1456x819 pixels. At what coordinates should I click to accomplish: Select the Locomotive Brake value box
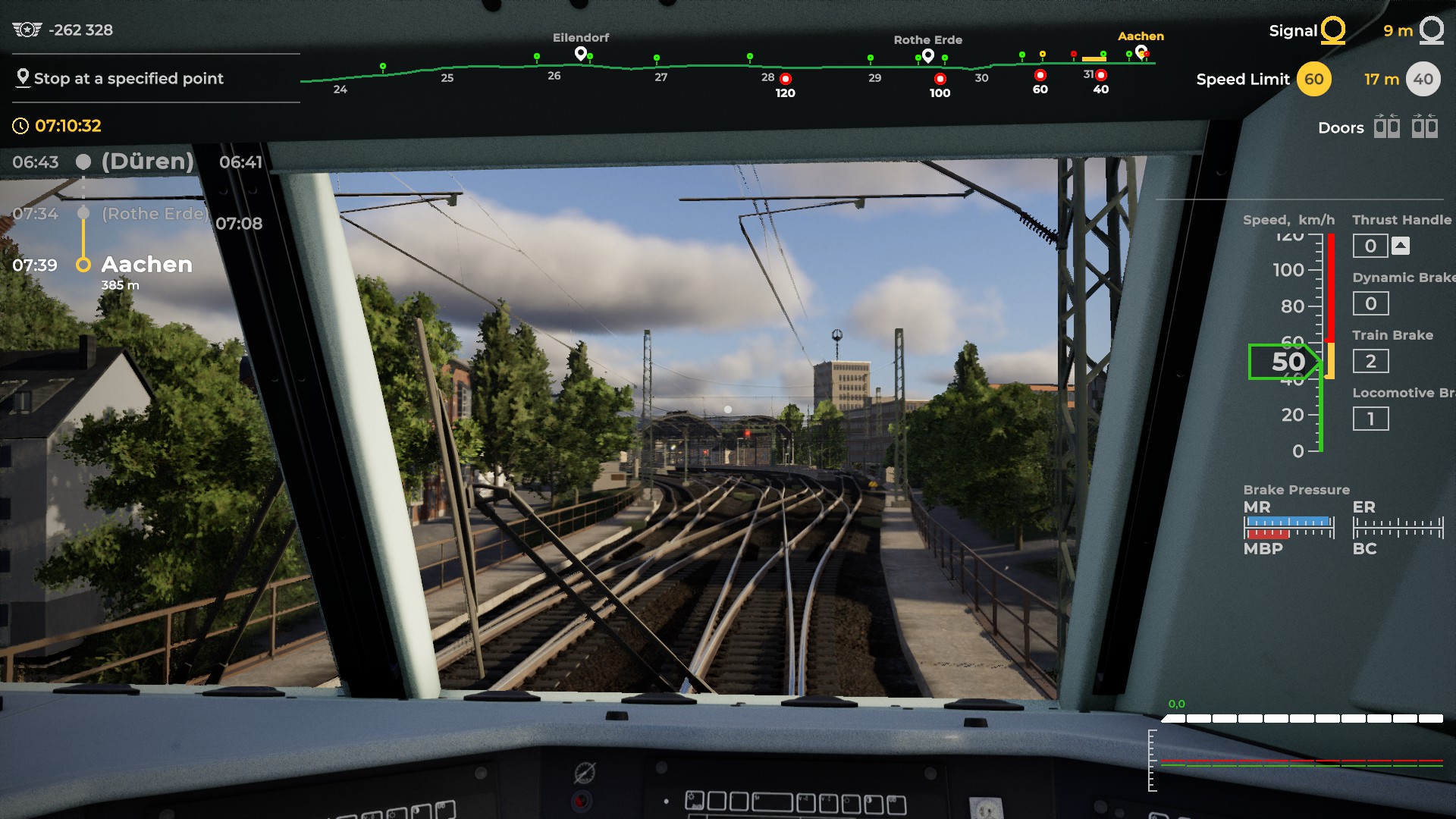coord(1370,419)
